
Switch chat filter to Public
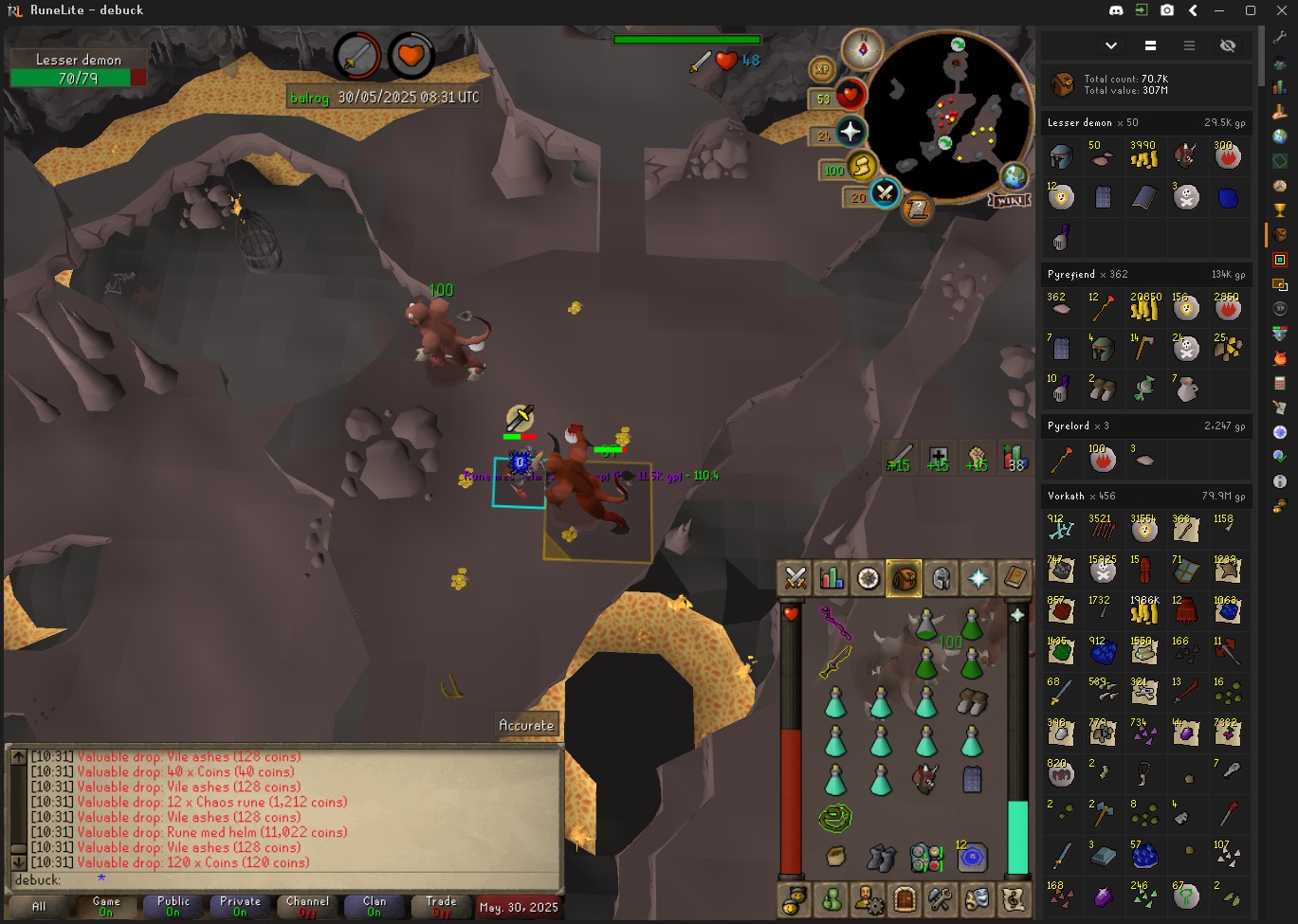coord(173,906)
